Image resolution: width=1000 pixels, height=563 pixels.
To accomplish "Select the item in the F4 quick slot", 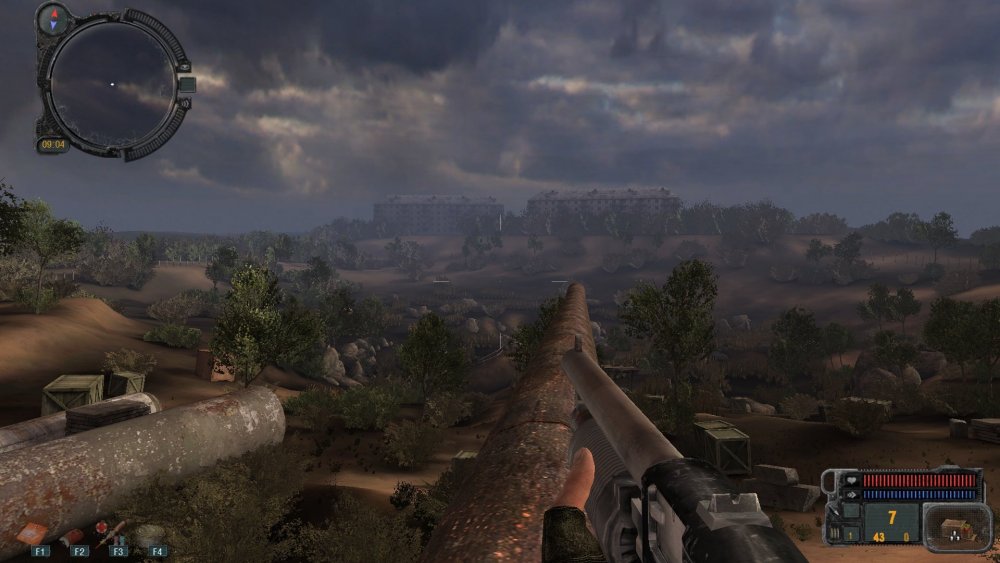I will pyautogui.click(x=150, y=535).
